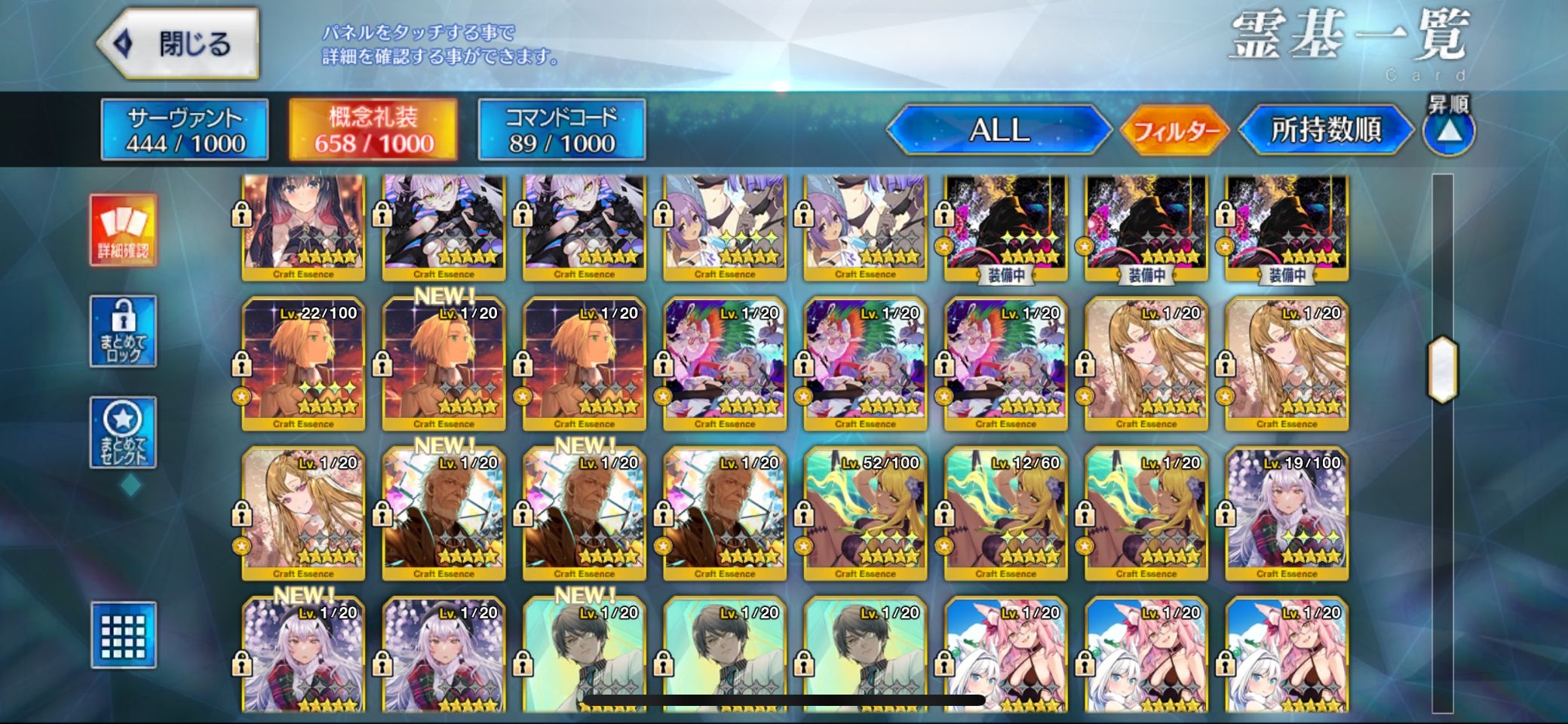The height and width of the screenshot is (724, 1568).
Task: Select the Lv. 22/100 craft essence card
Action: coord(303,364)
